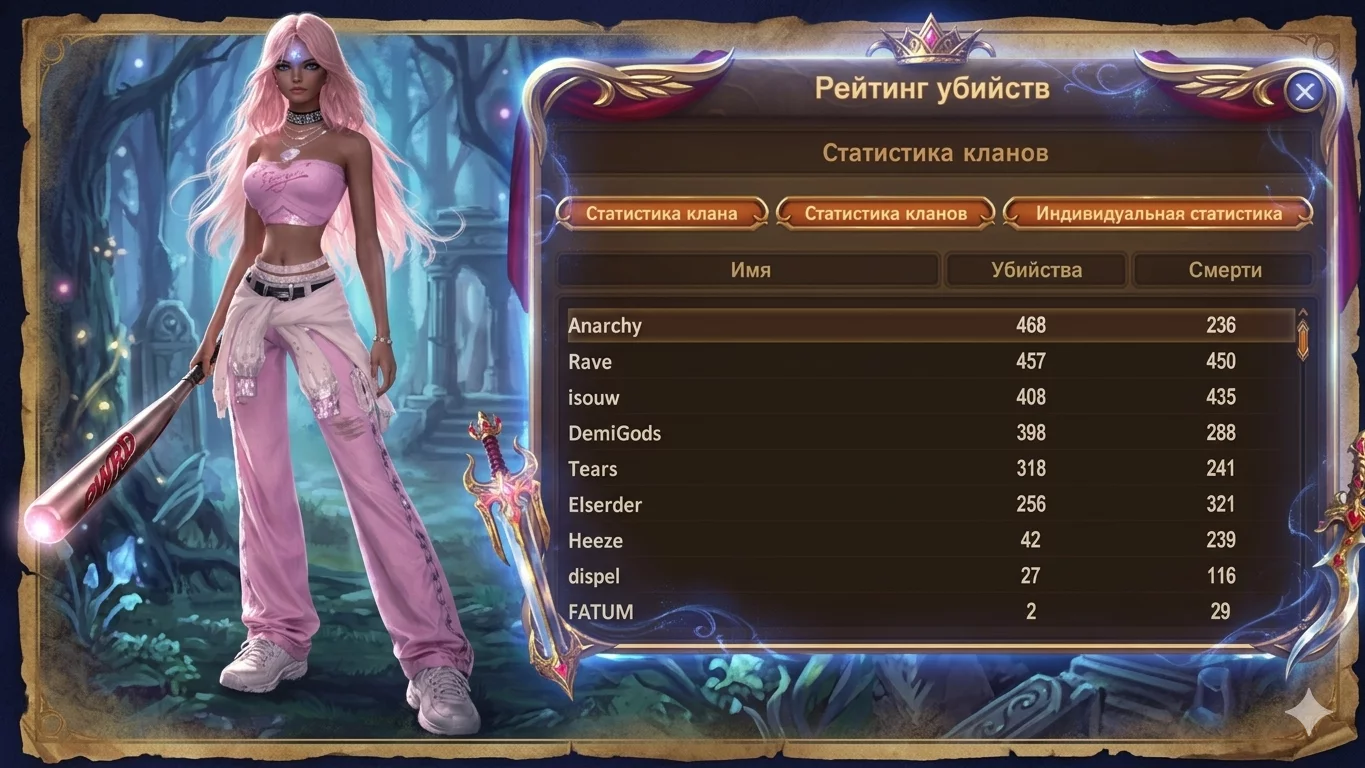Open the Статистика клана tab
The height and width of the screenshot is (768, 1365).
[662, 213]
